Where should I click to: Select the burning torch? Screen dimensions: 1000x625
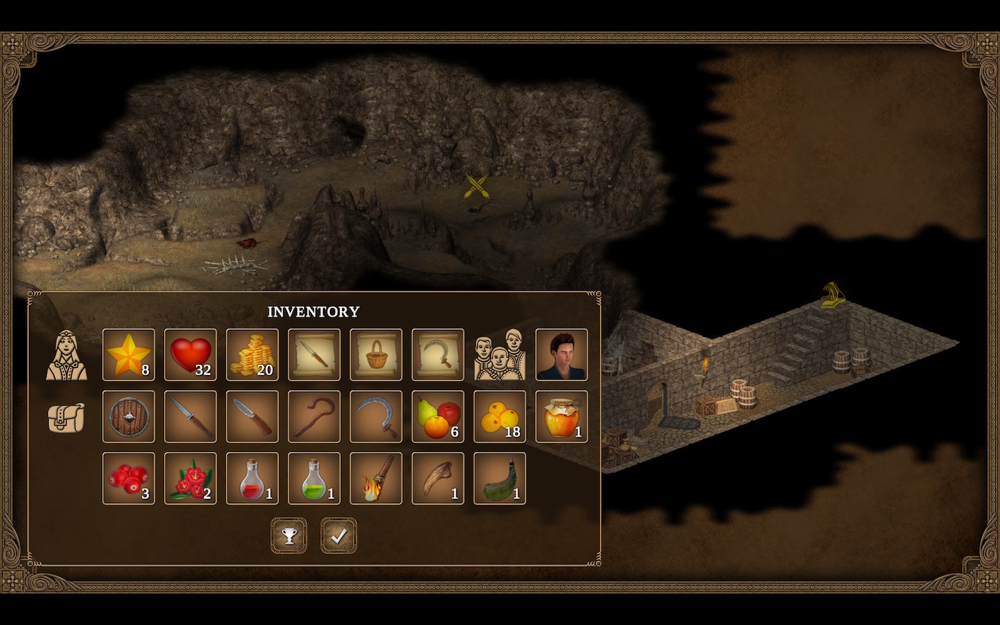point(377,479)
